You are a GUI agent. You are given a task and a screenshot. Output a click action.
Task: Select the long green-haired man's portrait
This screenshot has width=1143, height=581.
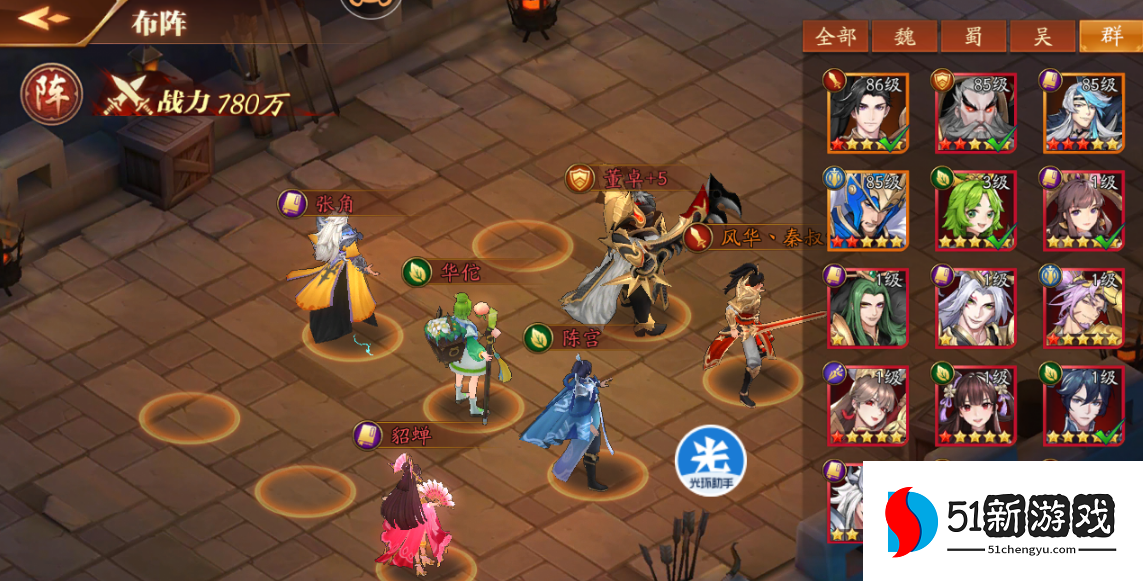click(x=866, y=306)
